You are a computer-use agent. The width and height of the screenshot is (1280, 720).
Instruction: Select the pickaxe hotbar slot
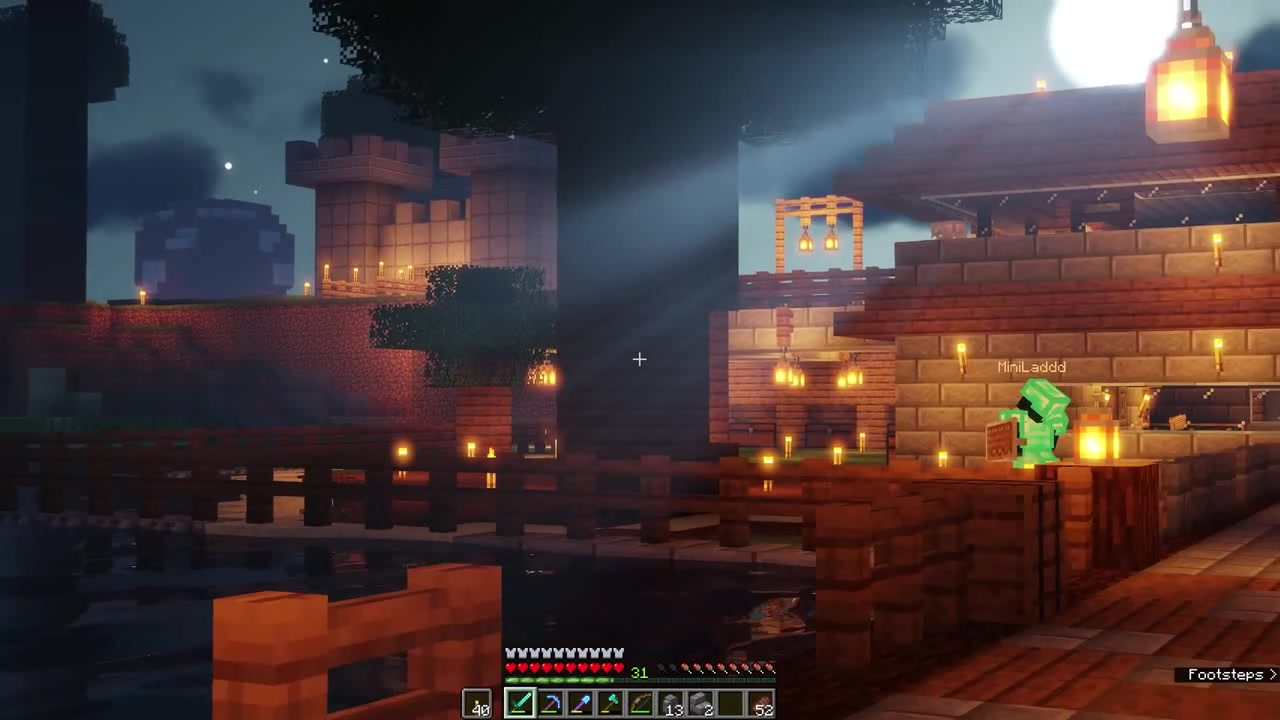click(x=550, y=703)
